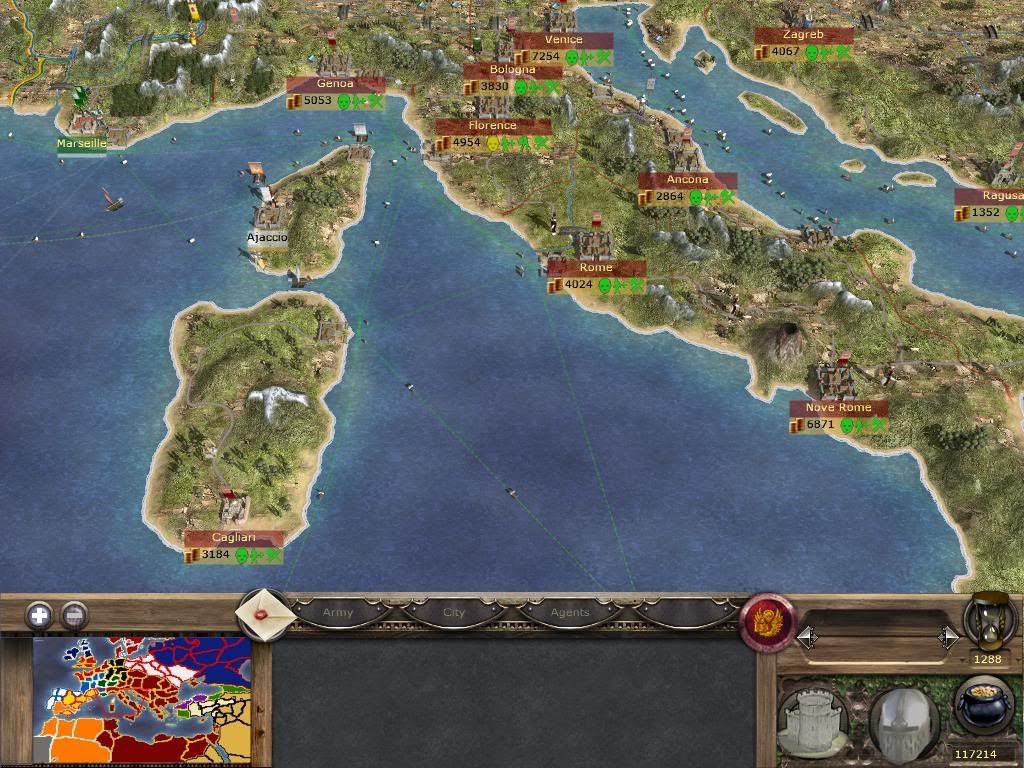The width and height of the screenshot is (1024, 768).
Task: Zoom in the minimap with the plus button
Action: point(39,615)
